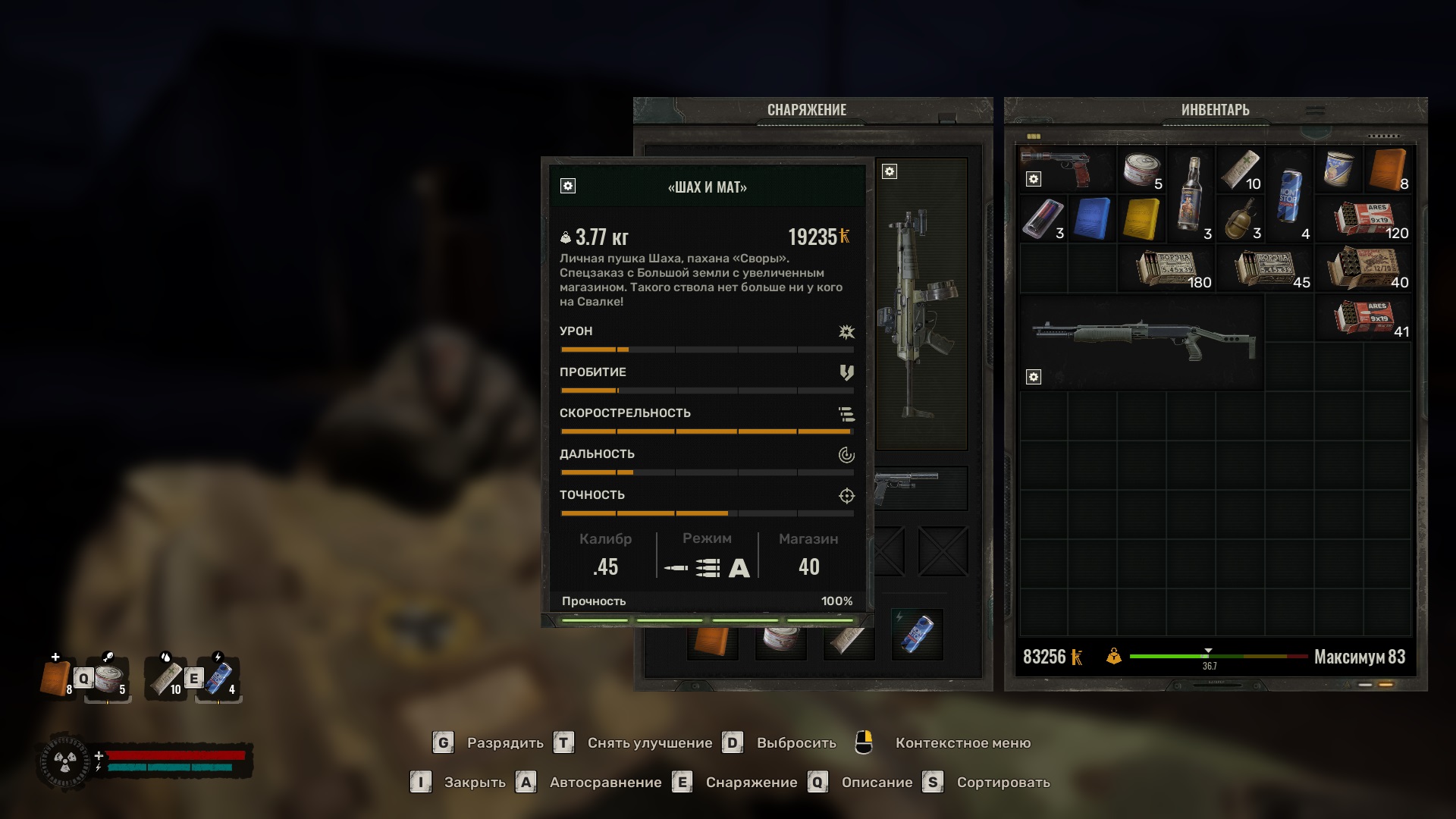The image size is (1456, 819).
Task: Select the hand grenade stack
Action: click(x=1241, y=219)
